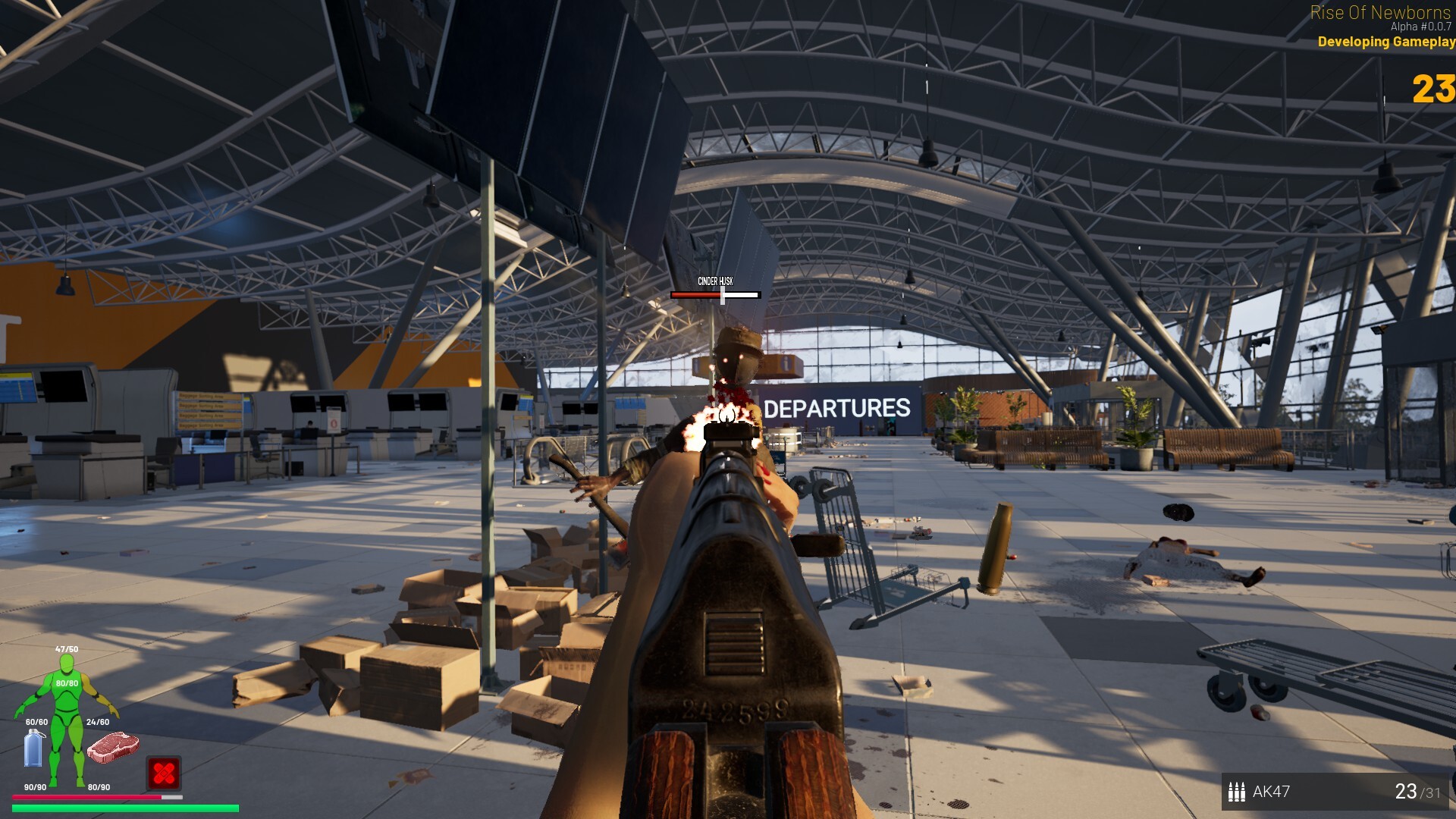Select the raw steak hunger icon

click(x=113, y=747)
